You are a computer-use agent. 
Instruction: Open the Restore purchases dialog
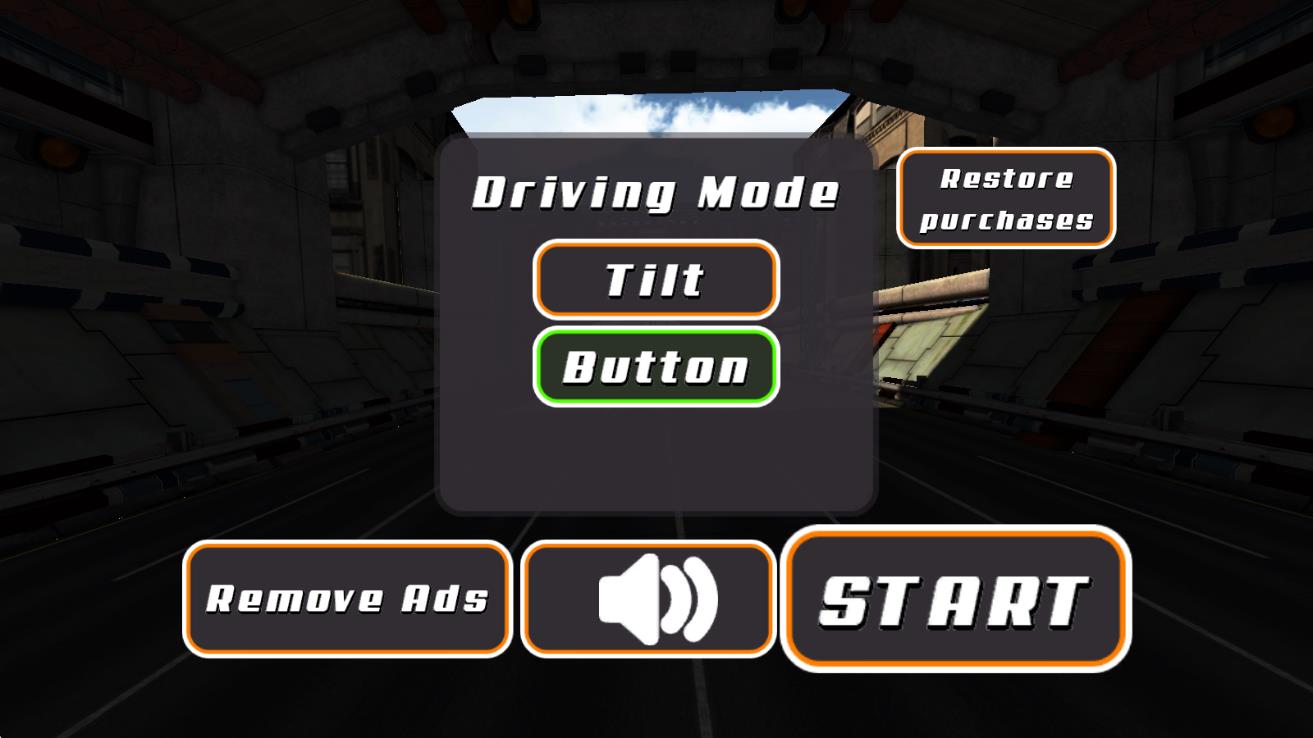[1006, 197]
